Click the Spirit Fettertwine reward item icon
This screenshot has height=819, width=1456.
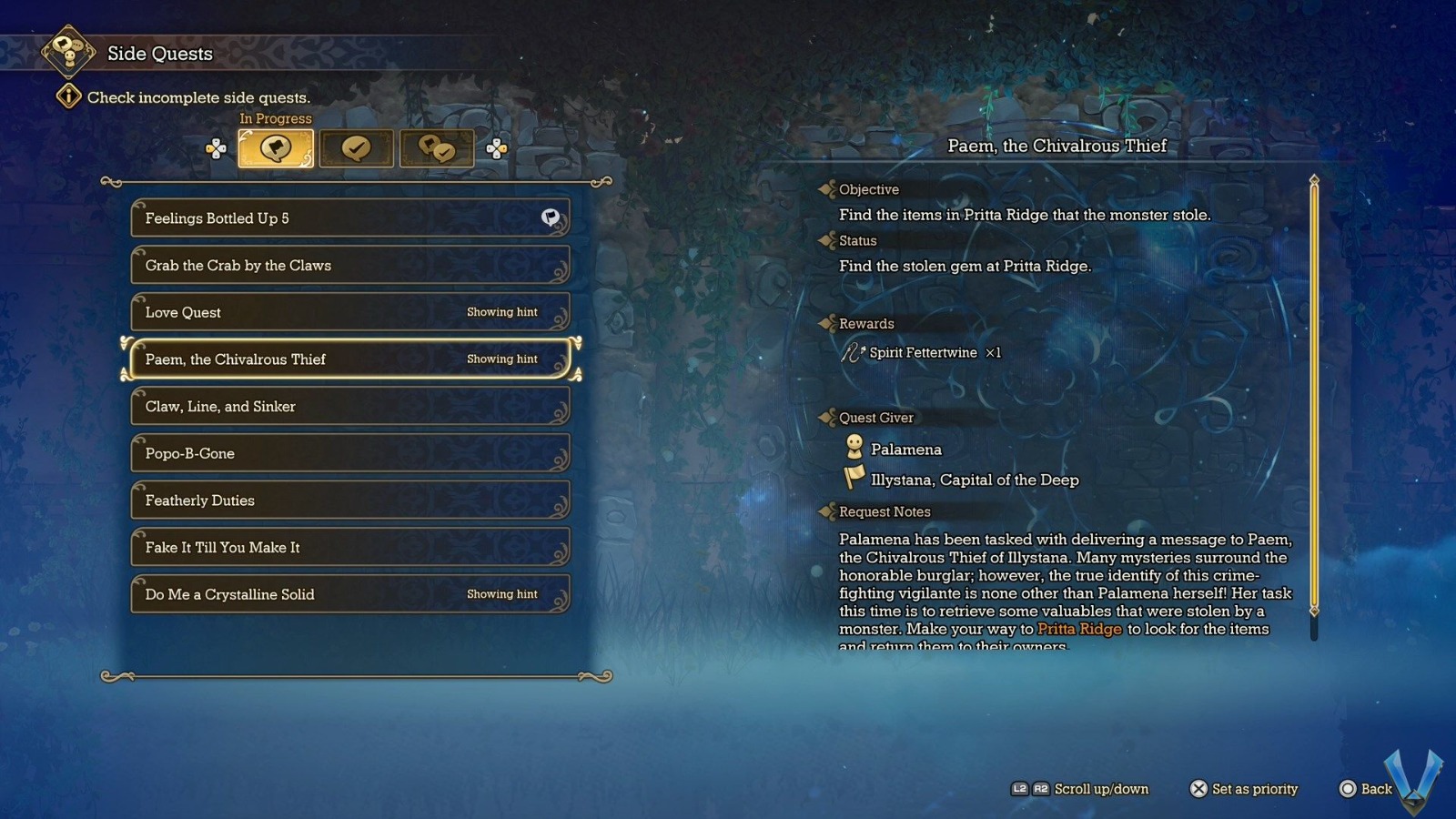[x=852, y=352]
